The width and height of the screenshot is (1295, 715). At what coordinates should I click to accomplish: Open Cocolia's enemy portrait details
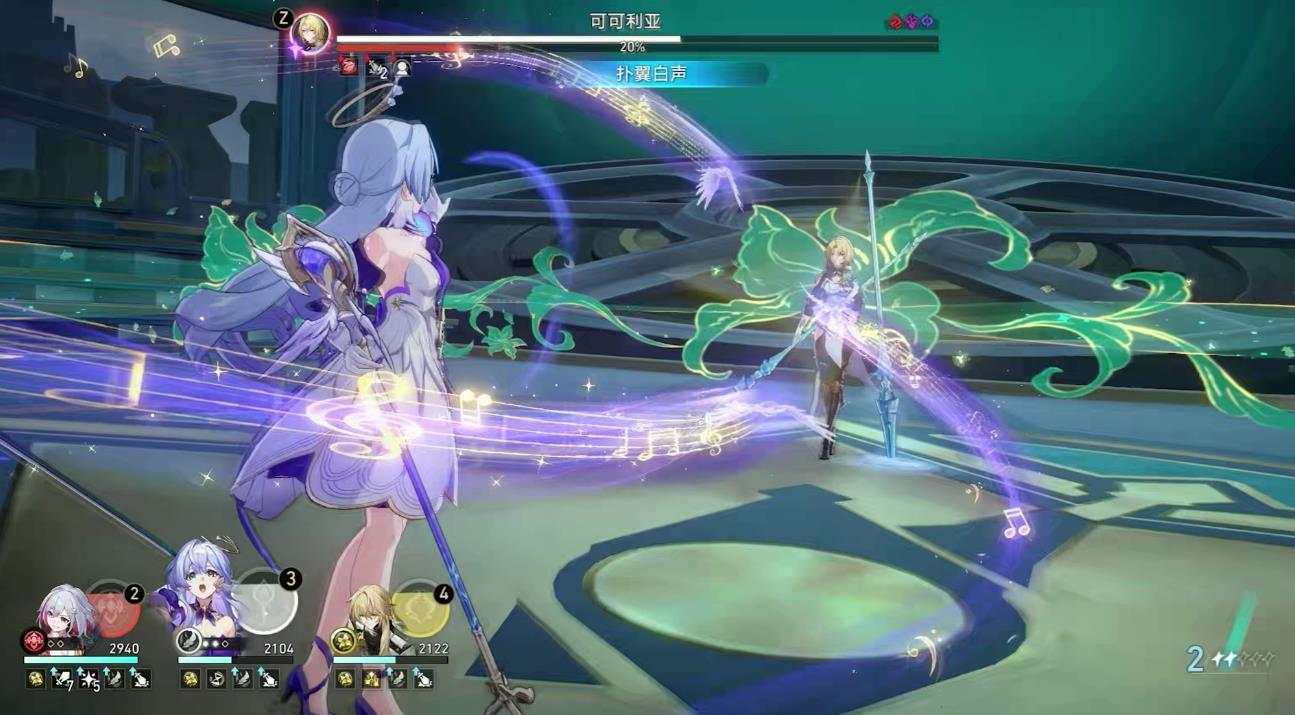pyautogui.click(x=310, y=33)
